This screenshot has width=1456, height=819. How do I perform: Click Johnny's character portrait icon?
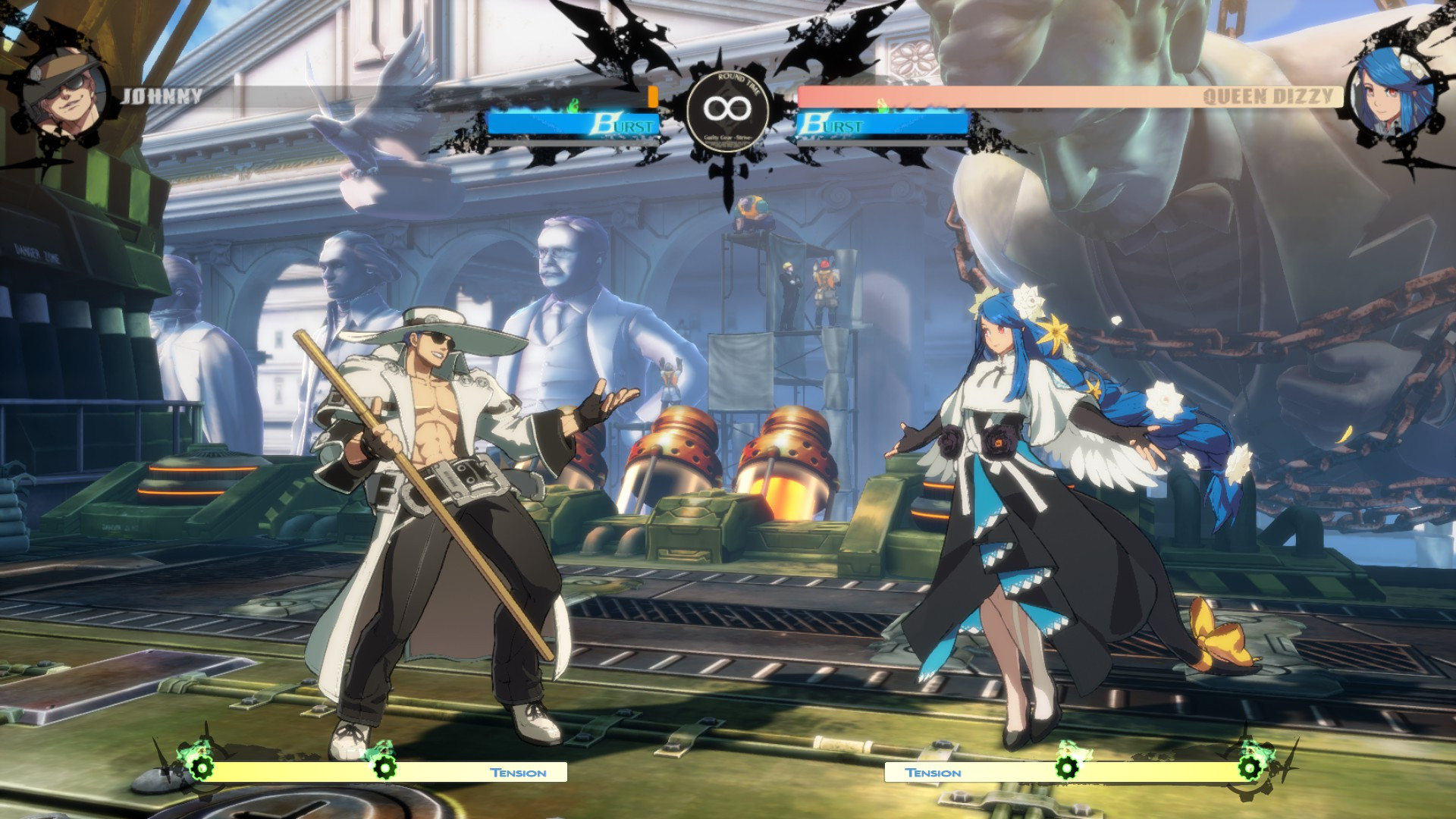[64, 91]
